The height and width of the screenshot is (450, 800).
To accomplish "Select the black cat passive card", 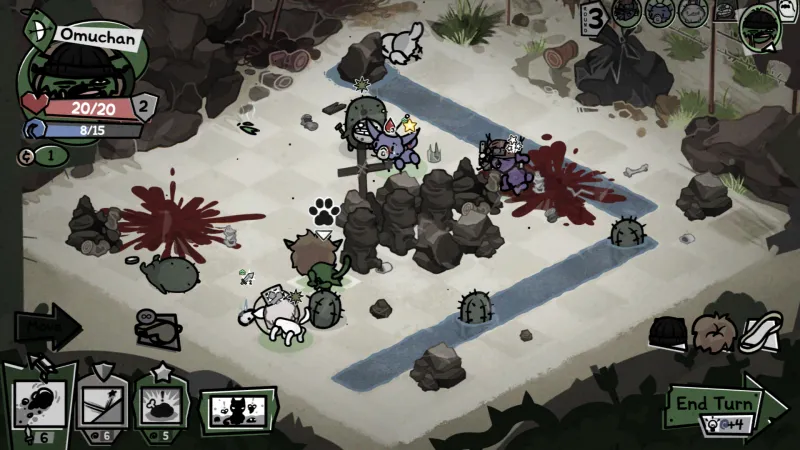I will pos(239,410).
